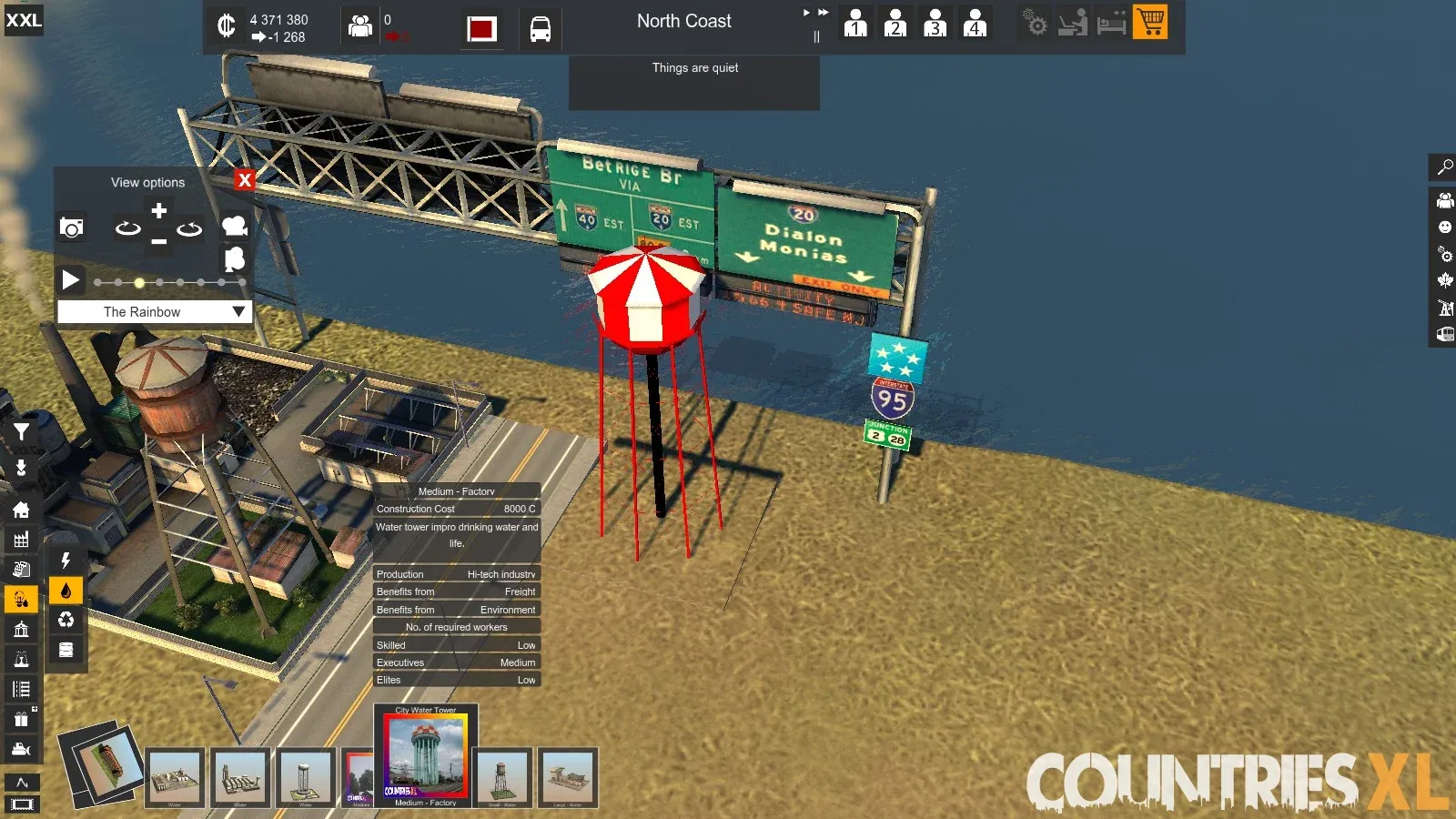Take a screenshot with the camera icon
Image resolution: width=1456 pixels, height=819 pixels.
[71, 227]
